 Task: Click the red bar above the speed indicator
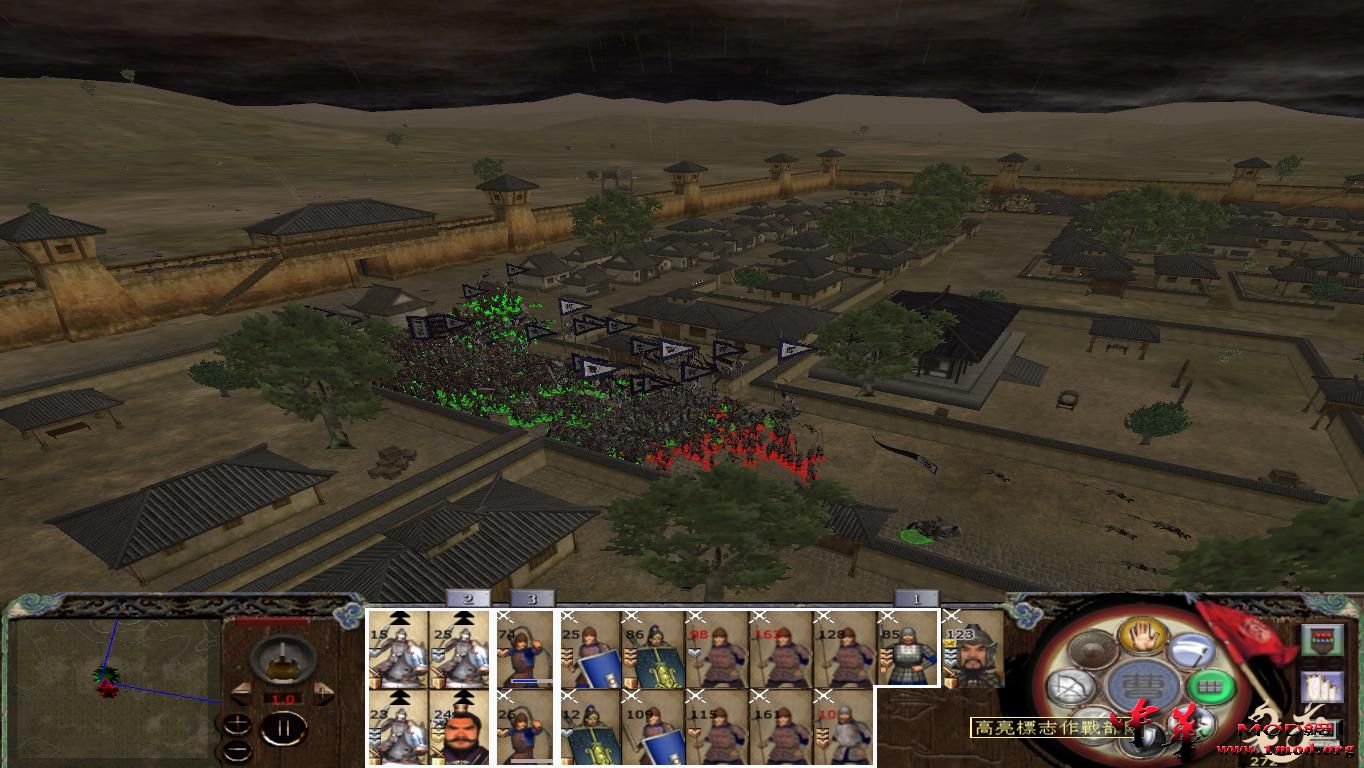click(x=270, y=620)
